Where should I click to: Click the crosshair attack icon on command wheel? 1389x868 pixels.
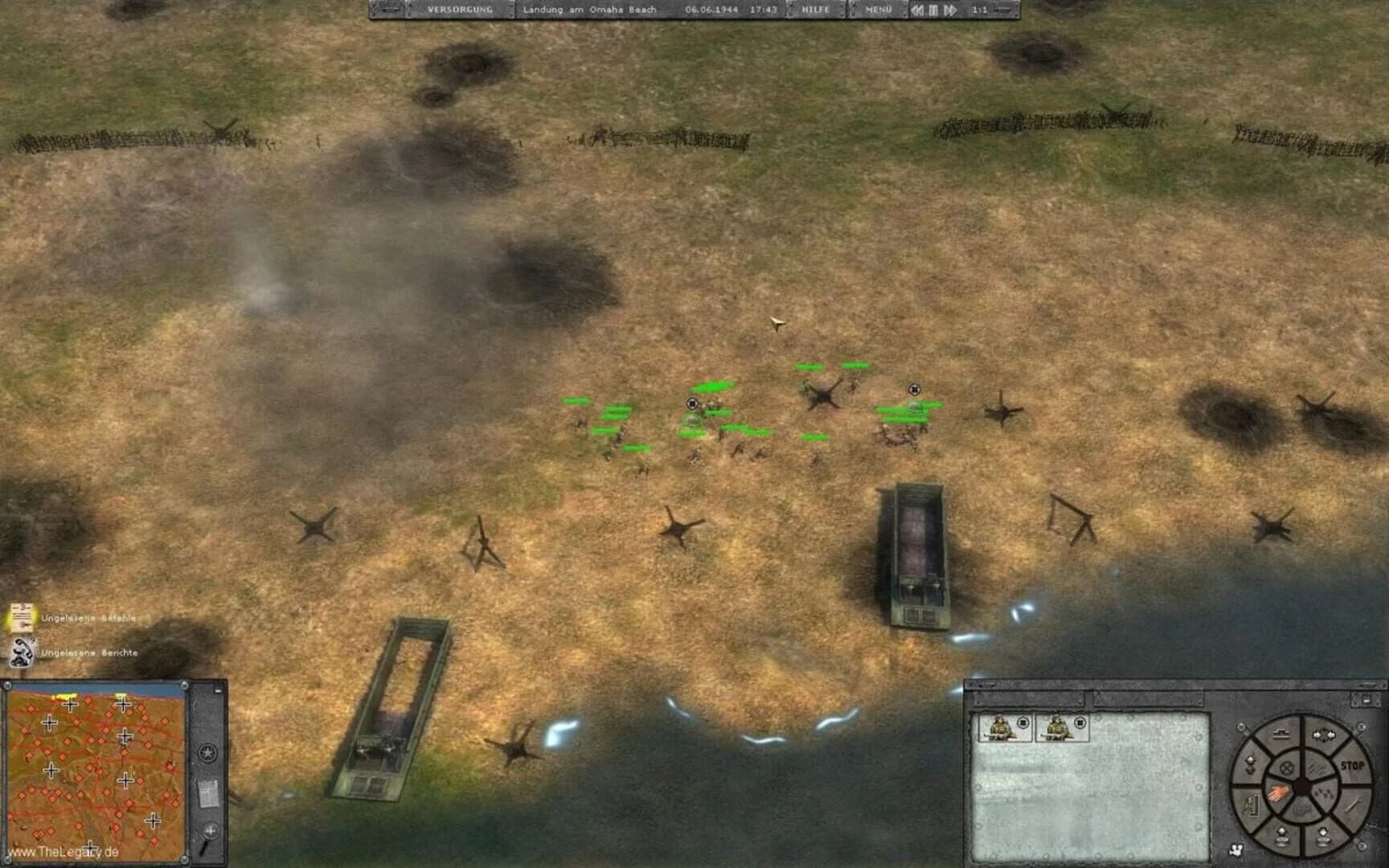click(1286, 768)
